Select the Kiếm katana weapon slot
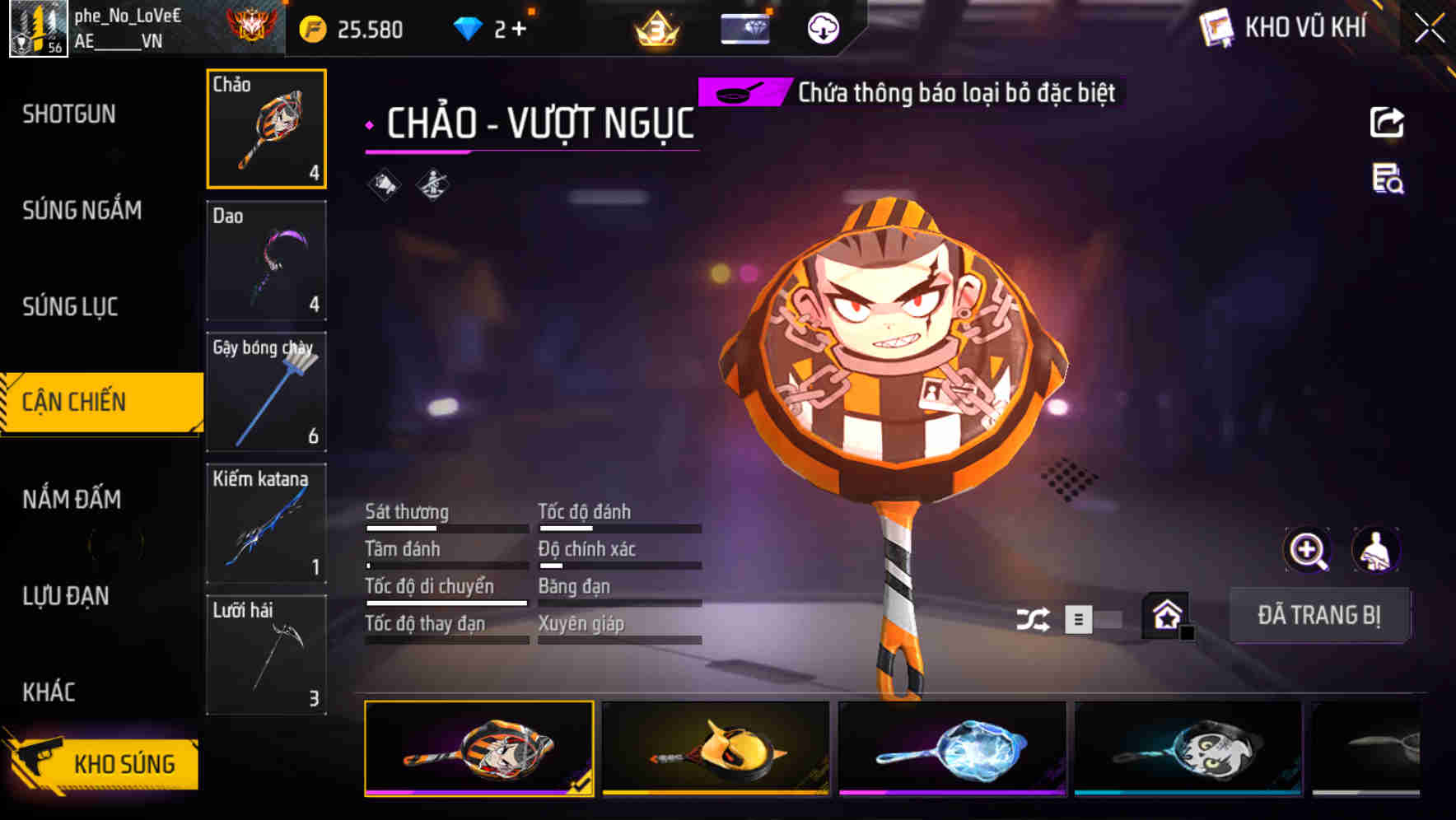Viewport: 1456px width, 820px height. (266, 524)
